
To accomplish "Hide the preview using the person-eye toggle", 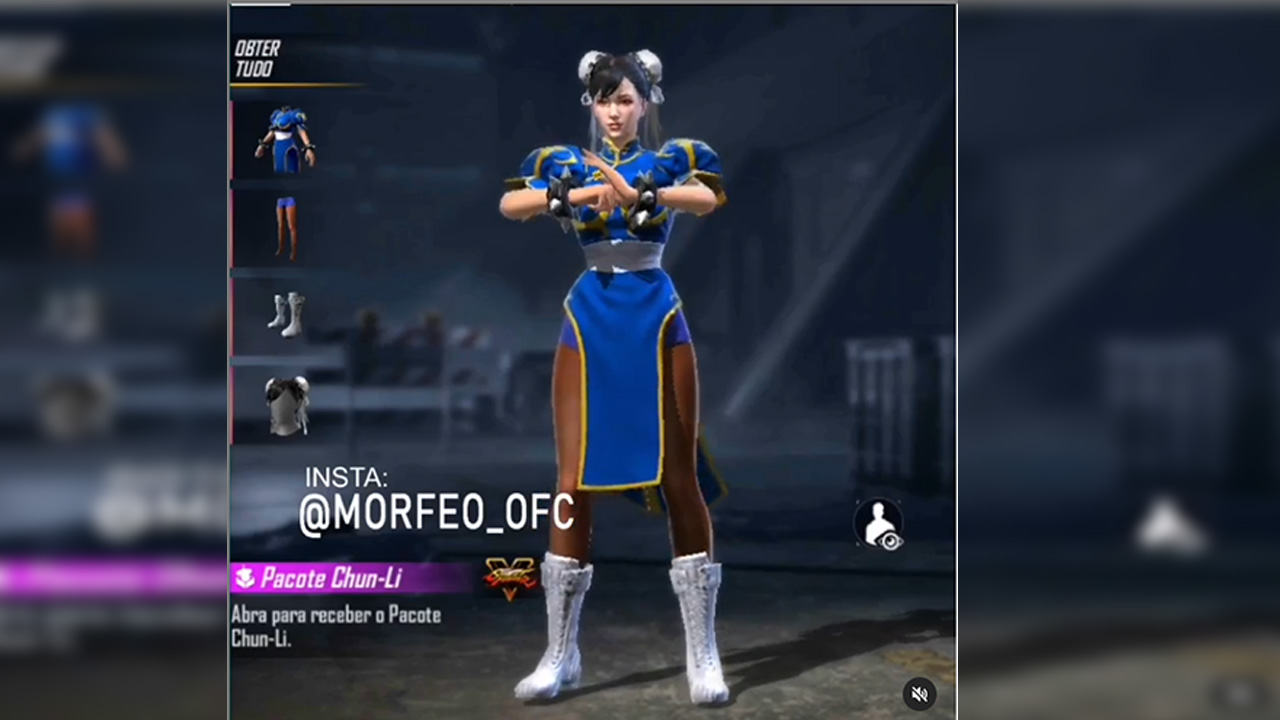I will tap(878, 525).
